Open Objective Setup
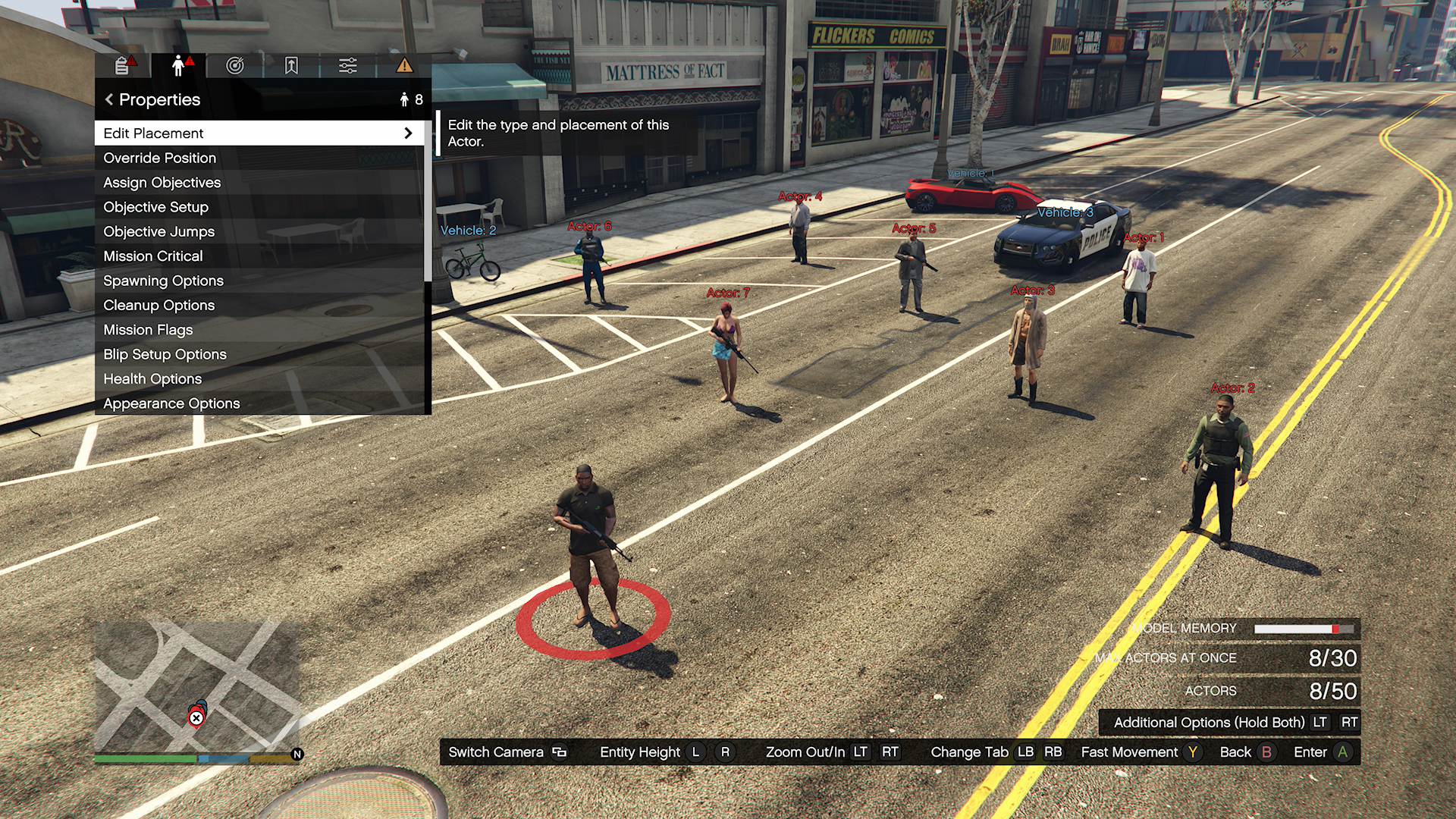This screenshot has height=819, width=1456. (x=258, y=207)
